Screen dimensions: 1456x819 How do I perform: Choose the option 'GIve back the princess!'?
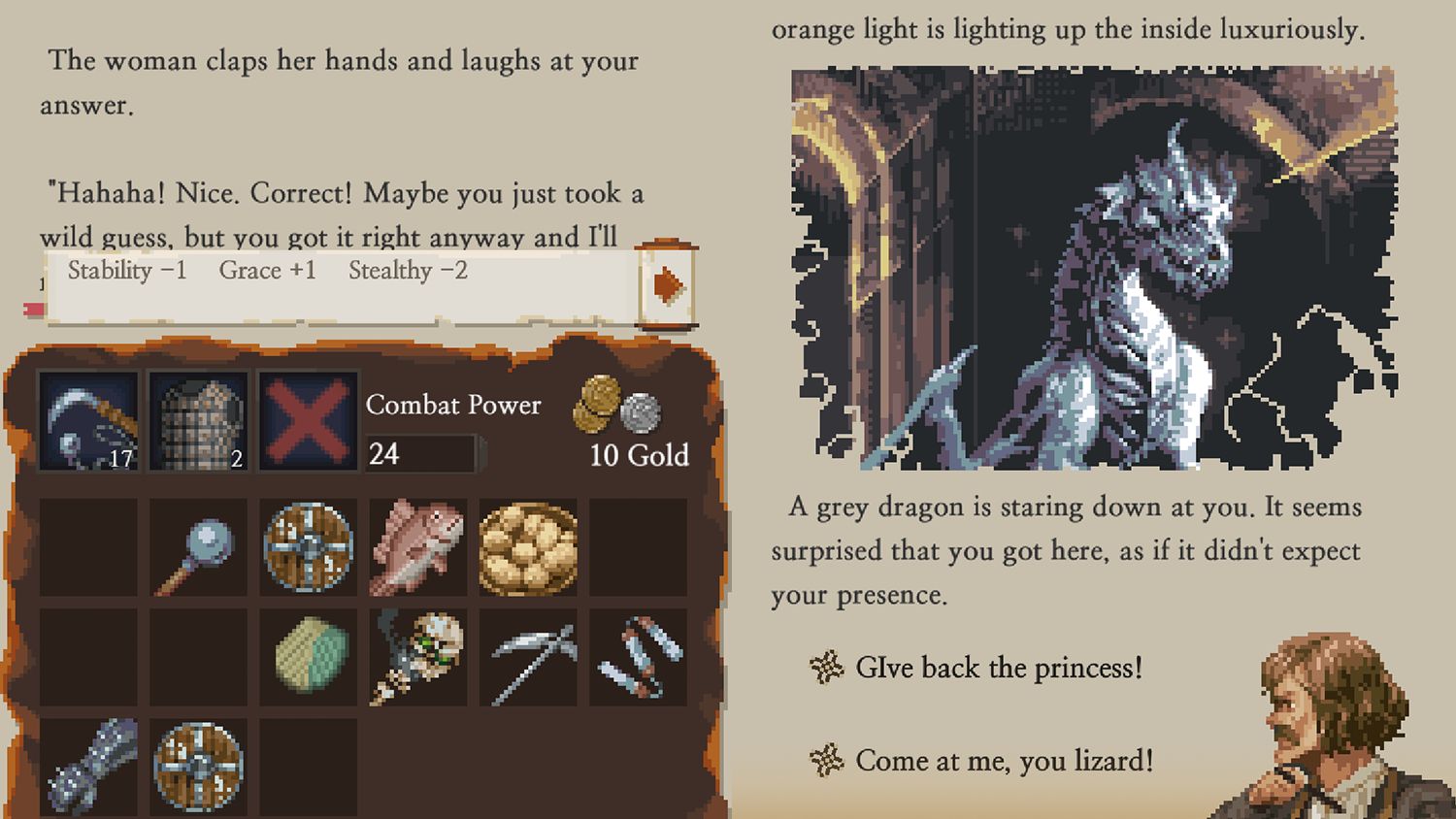pyautogui.click(x=999, y=668)
